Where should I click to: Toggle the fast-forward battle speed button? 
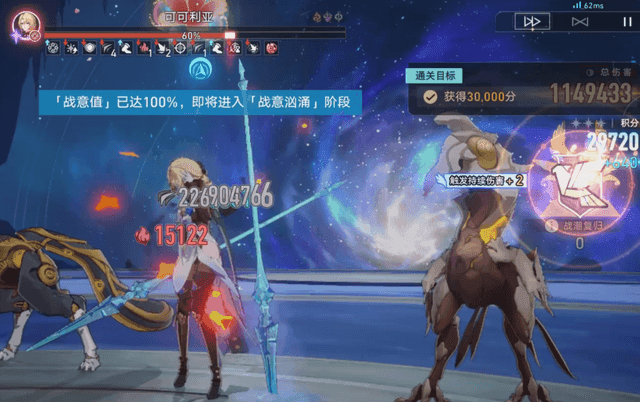point(533,21)
